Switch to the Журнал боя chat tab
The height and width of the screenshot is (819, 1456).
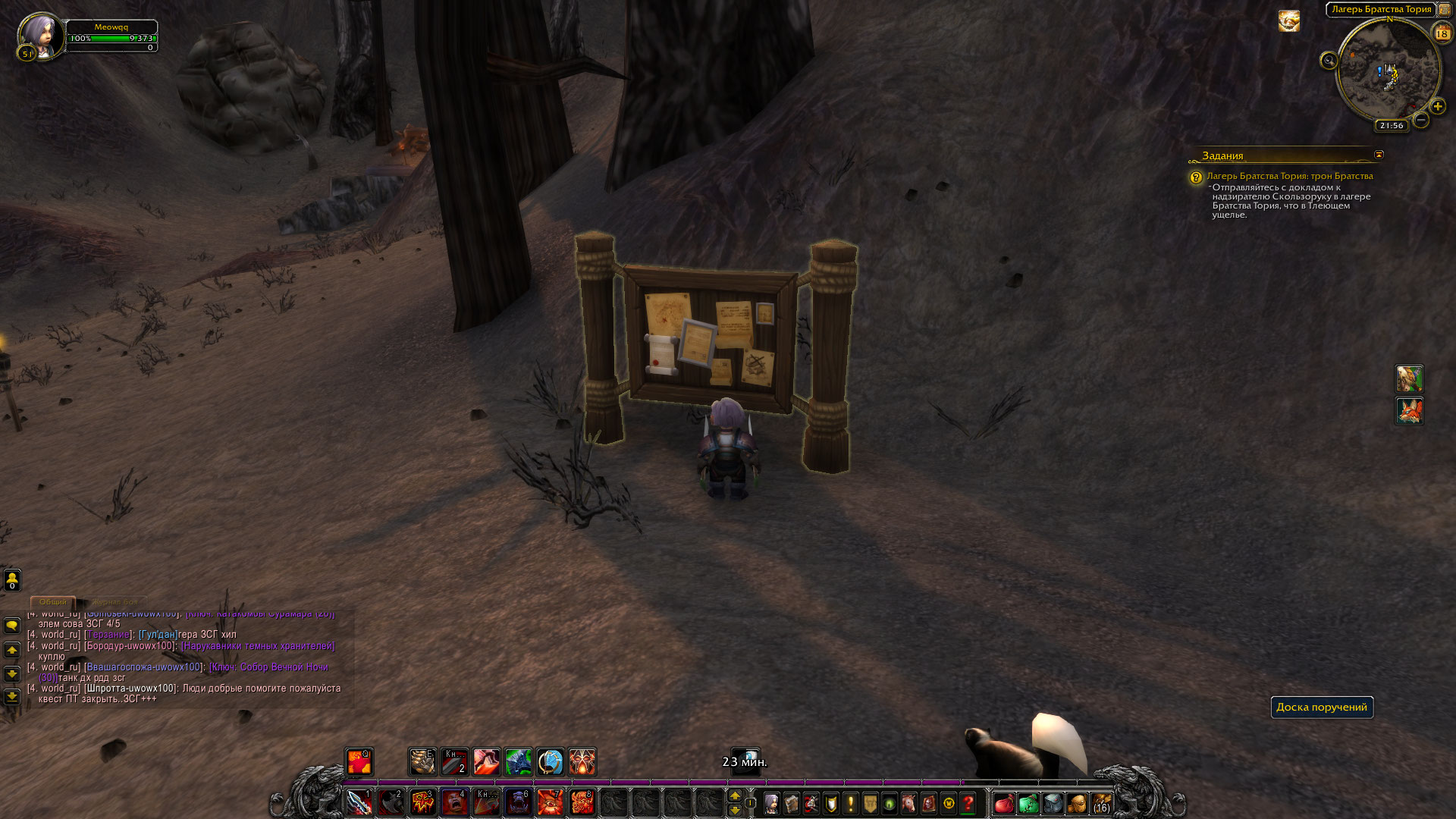tap(115, 602)
